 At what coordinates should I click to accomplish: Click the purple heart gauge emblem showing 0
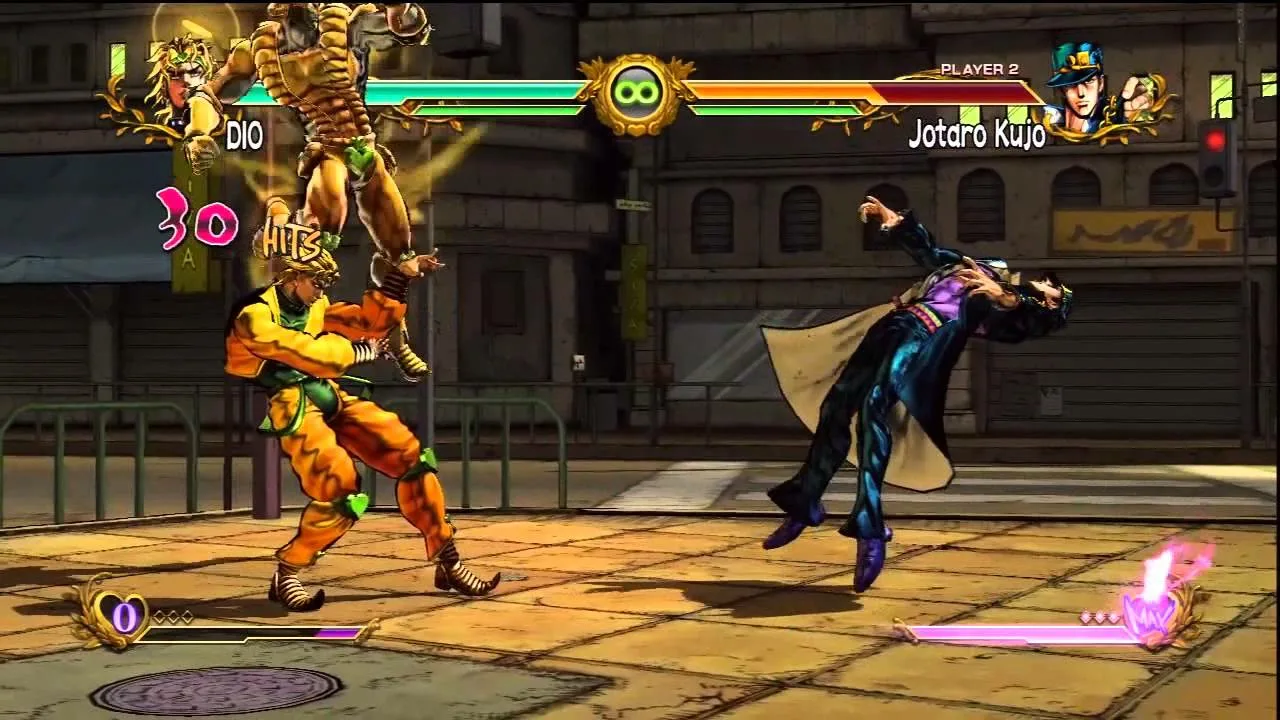click(124, 616)
